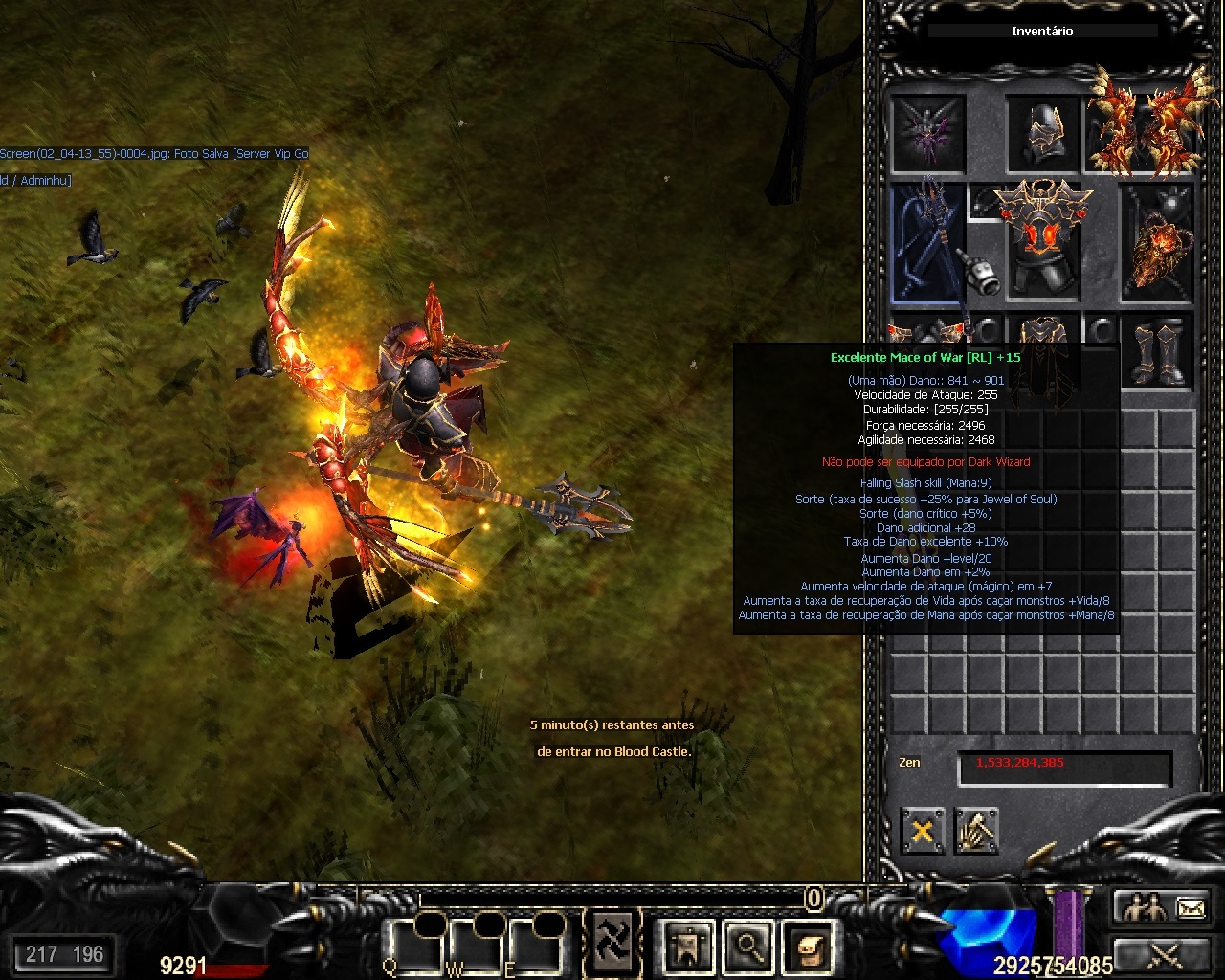Click the magnifying glass button
The width and height of the screenshot is (1225, 980).
tap(748, 947)
